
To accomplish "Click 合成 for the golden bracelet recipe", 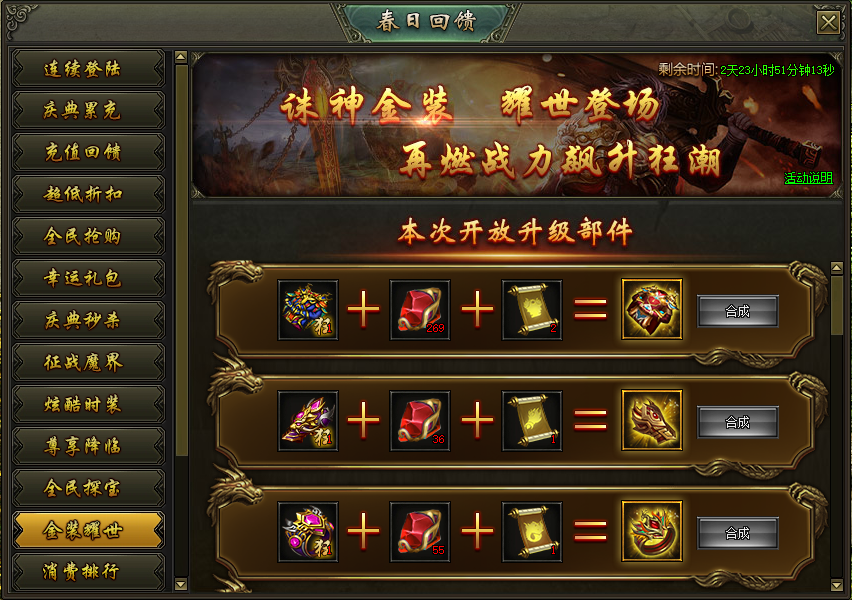I will tap(737, 533).
